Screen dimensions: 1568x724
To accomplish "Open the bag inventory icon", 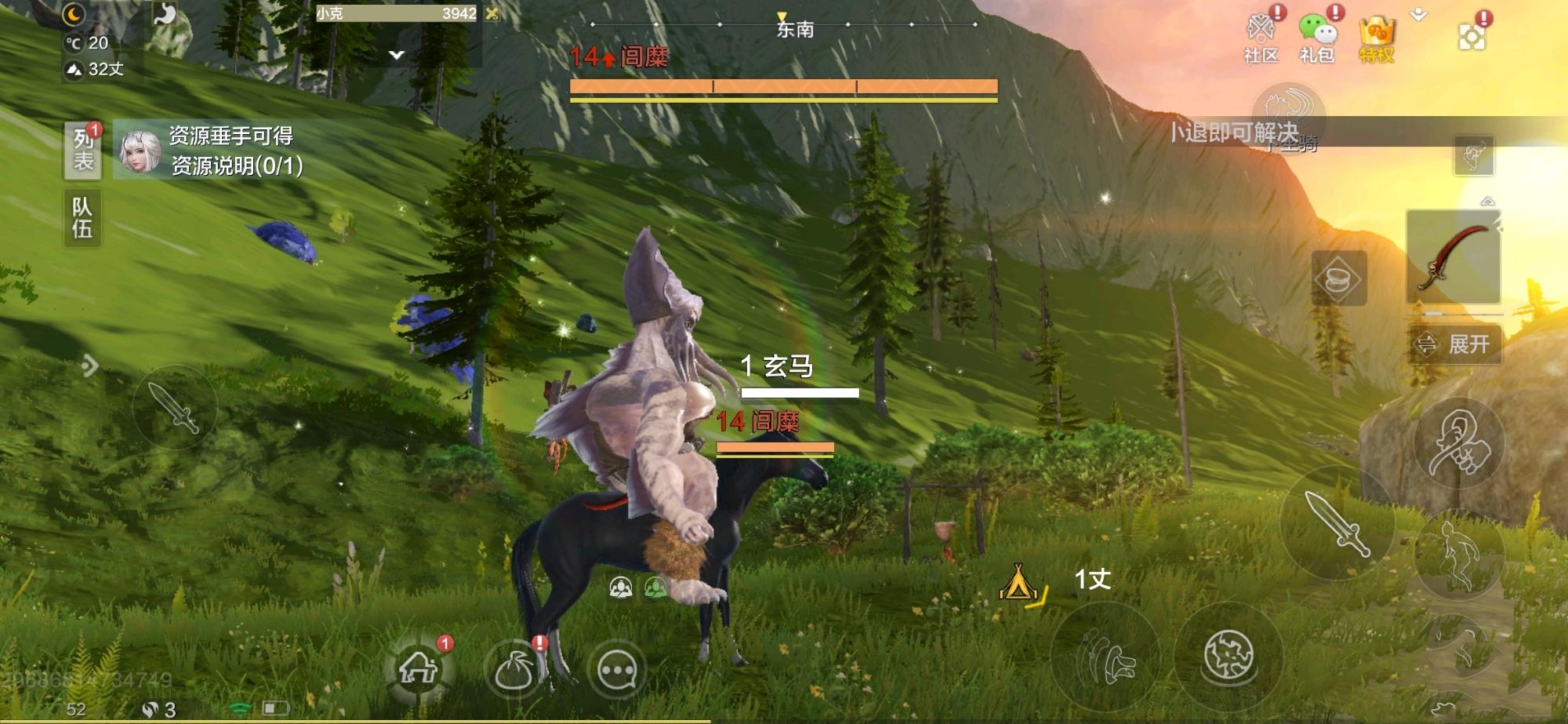I will (514, 671).
